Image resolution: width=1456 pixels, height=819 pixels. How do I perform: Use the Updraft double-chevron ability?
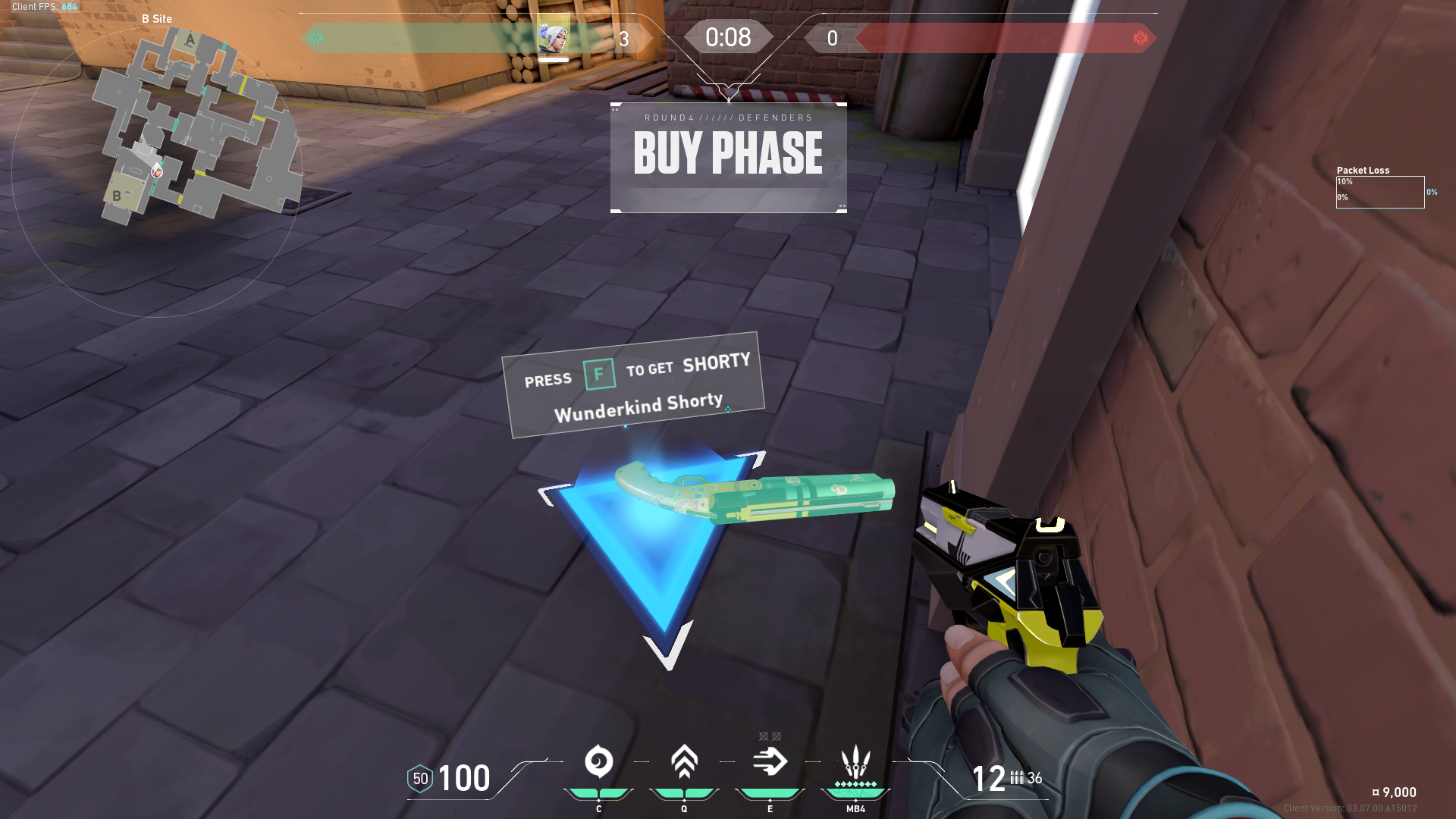click(x=684, y=761)
